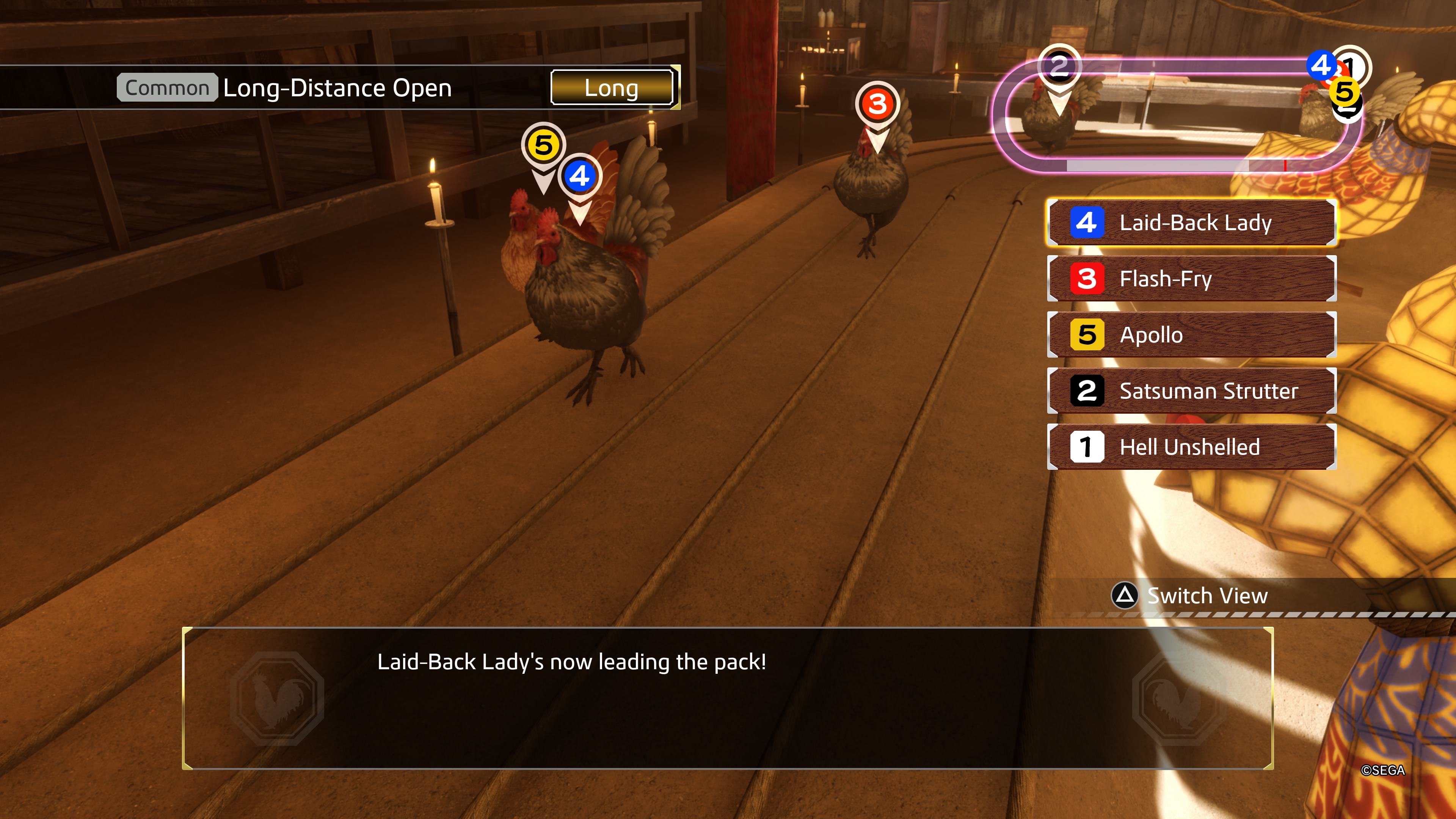Image resolution: width=1456 pixels, height=819 pixels.
Task: Click the Long distance badge
Action: pyautogui.click(x=612, y=88)
